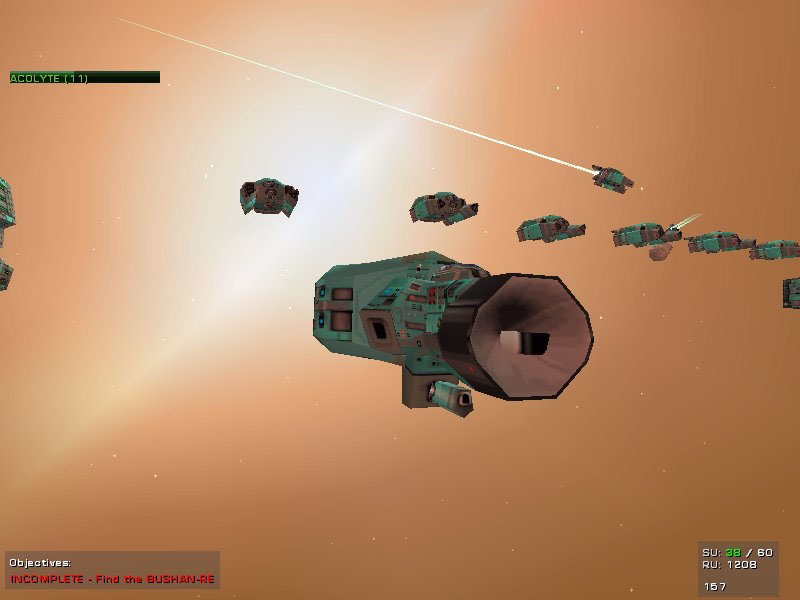Open the Find the BUSHAN-RE objective

pos(112,579)
